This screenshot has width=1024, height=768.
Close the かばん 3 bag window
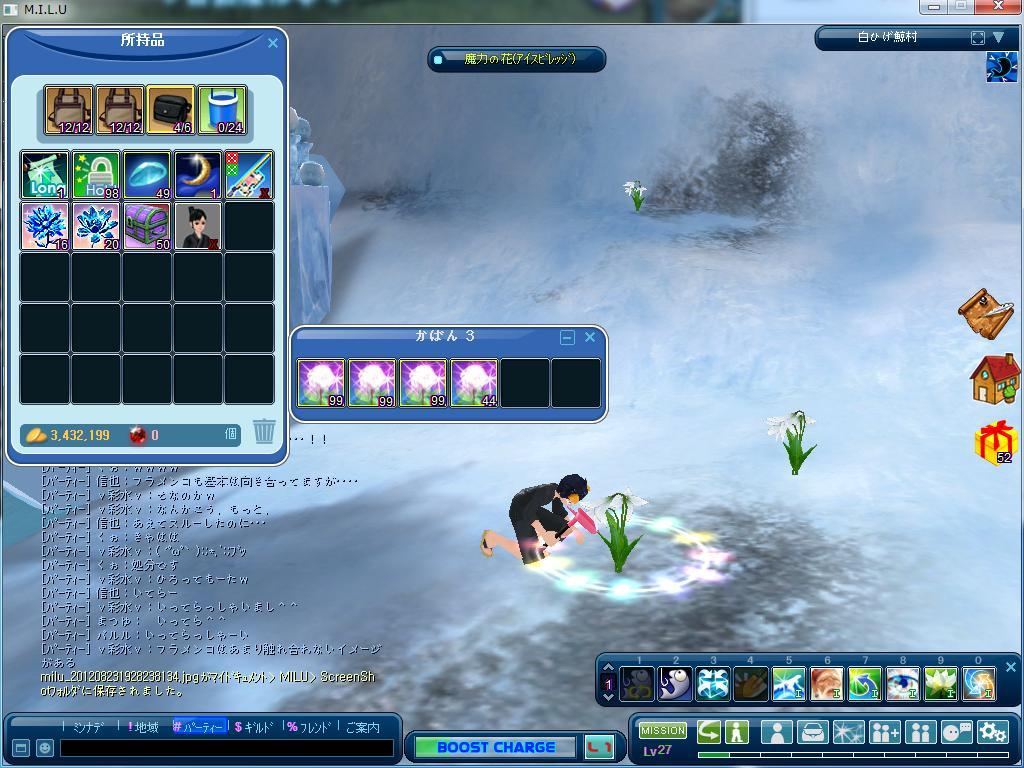(590, 338)
